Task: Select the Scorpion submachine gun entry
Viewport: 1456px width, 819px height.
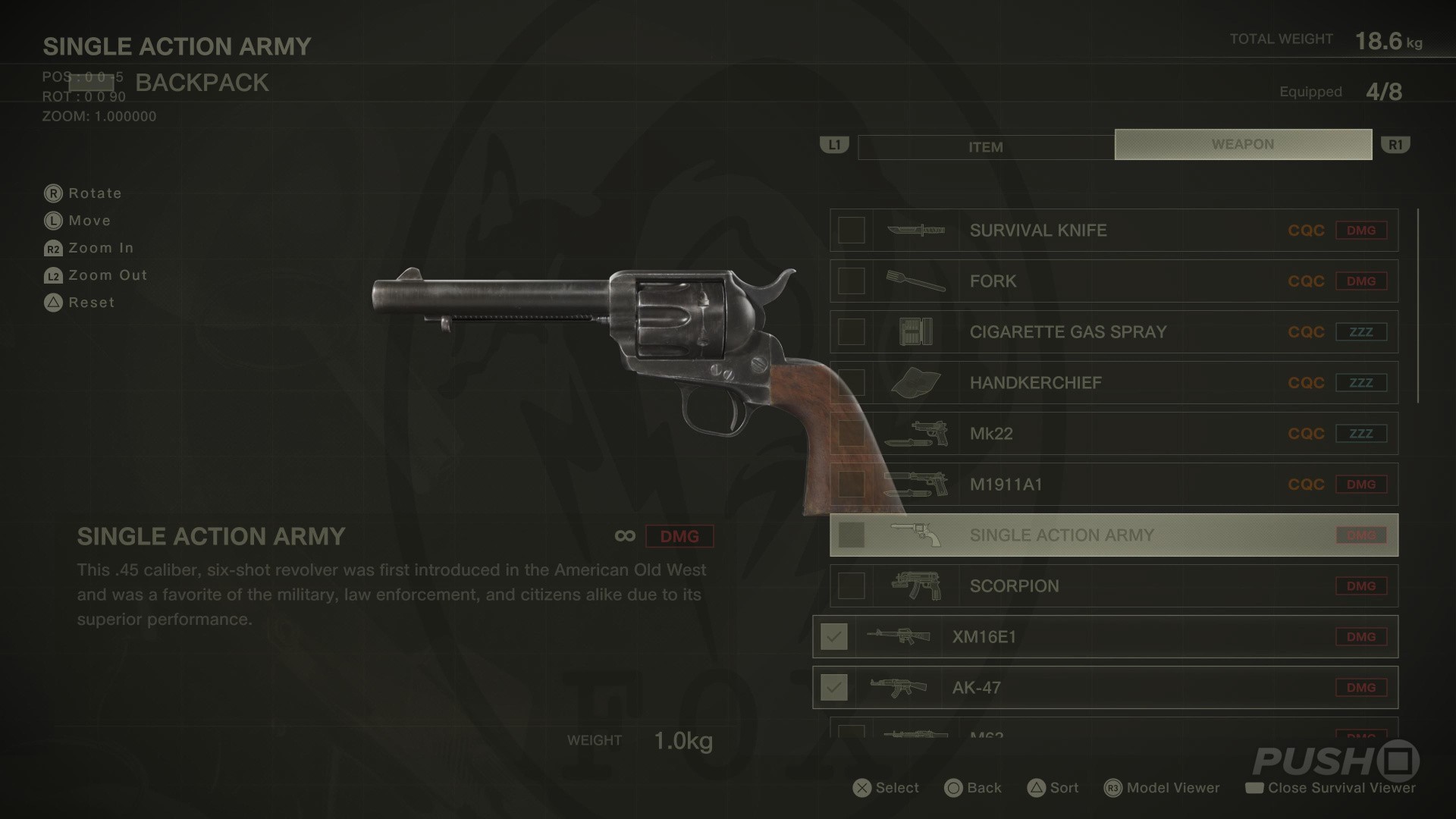Action: point(1113,586)
